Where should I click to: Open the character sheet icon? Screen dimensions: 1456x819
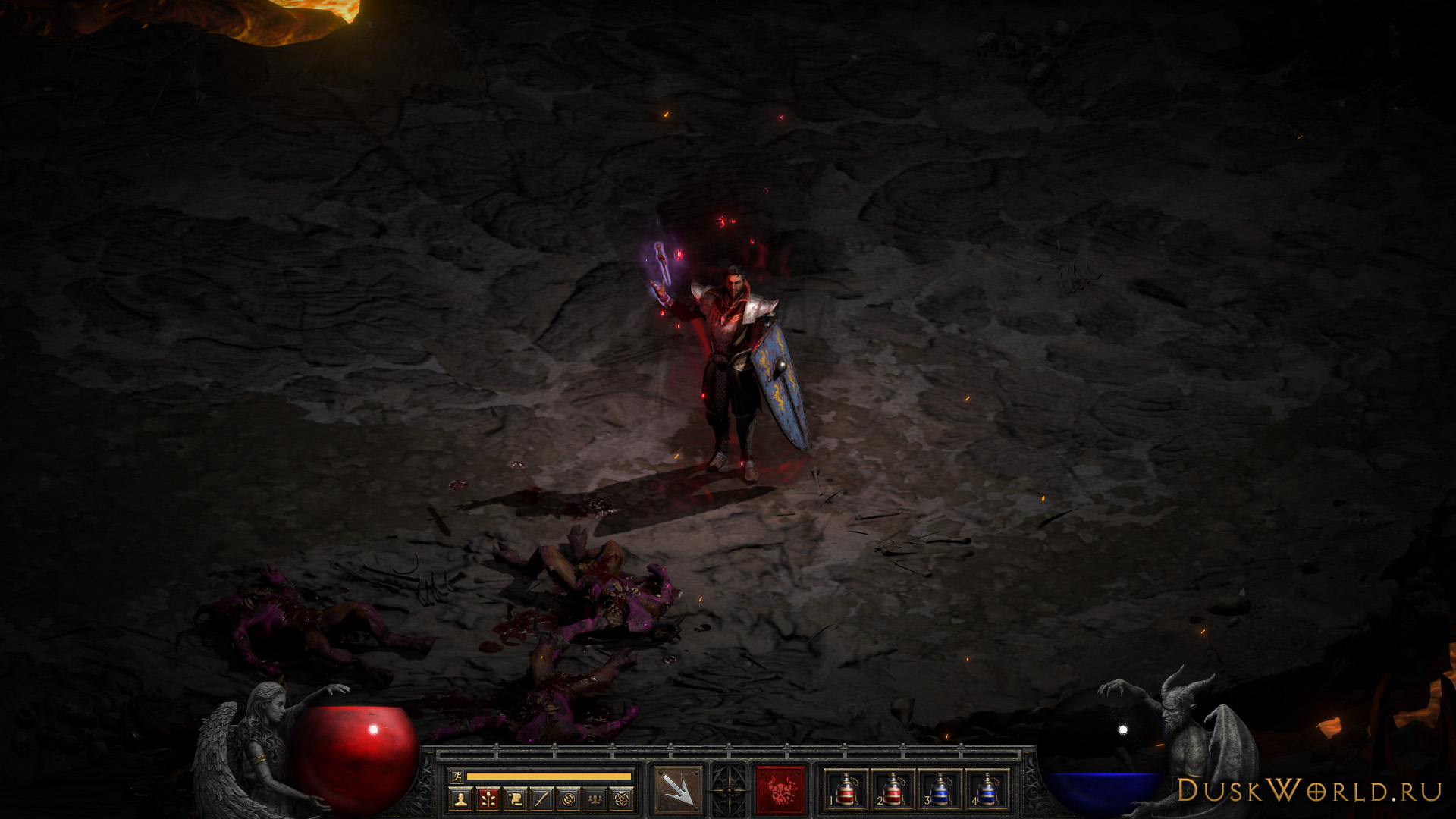[x=460, y=798]
